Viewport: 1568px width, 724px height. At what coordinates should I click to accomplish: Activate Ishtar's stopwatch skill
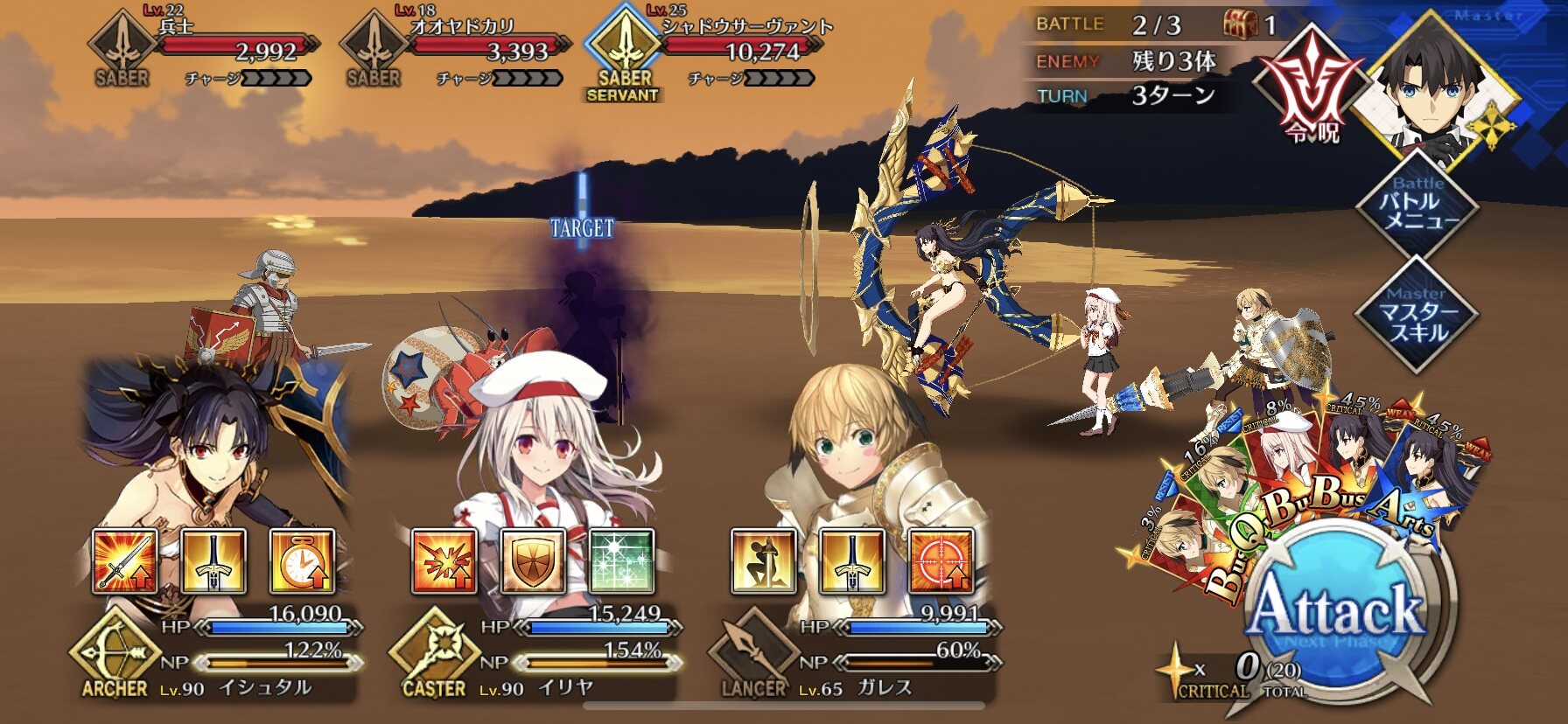click(302, 561)
